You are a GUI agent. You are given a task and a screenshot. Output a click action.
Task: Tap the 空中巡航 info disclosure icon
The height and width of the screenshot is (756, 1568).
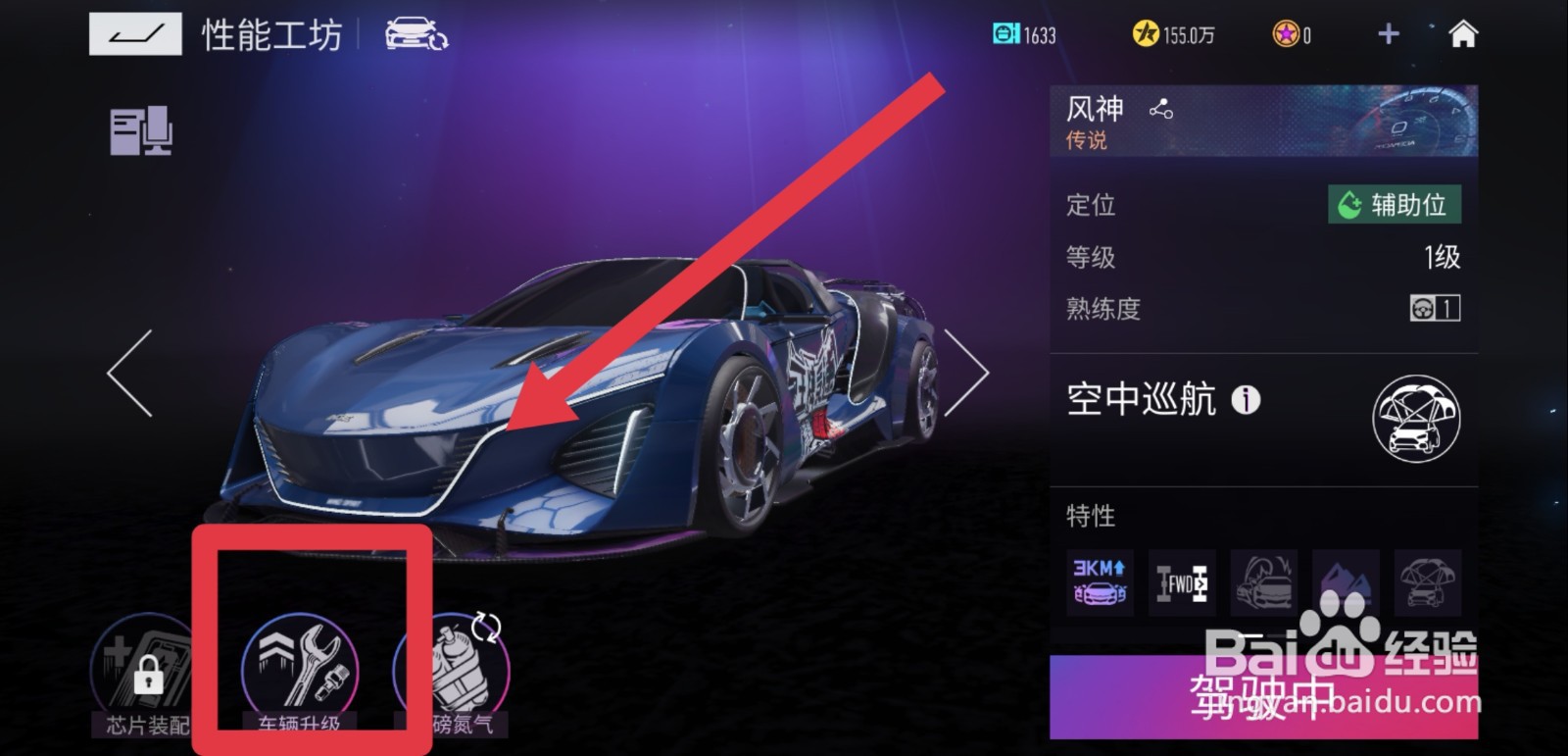point(1247,400)
